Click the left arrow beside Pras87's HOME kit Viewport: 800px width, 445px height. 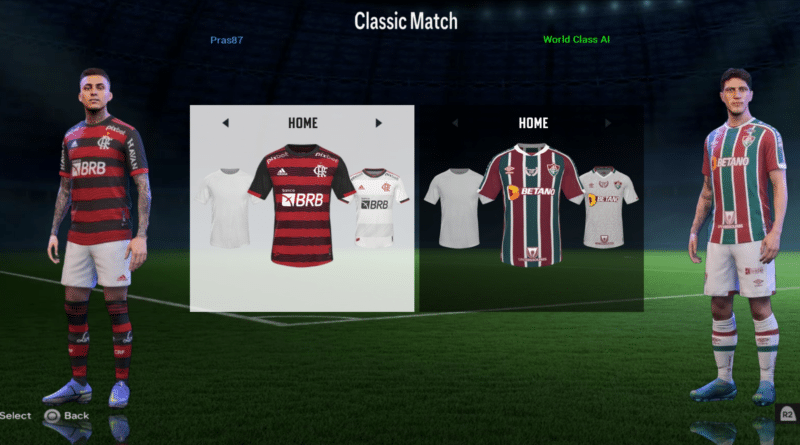point(225,123)
